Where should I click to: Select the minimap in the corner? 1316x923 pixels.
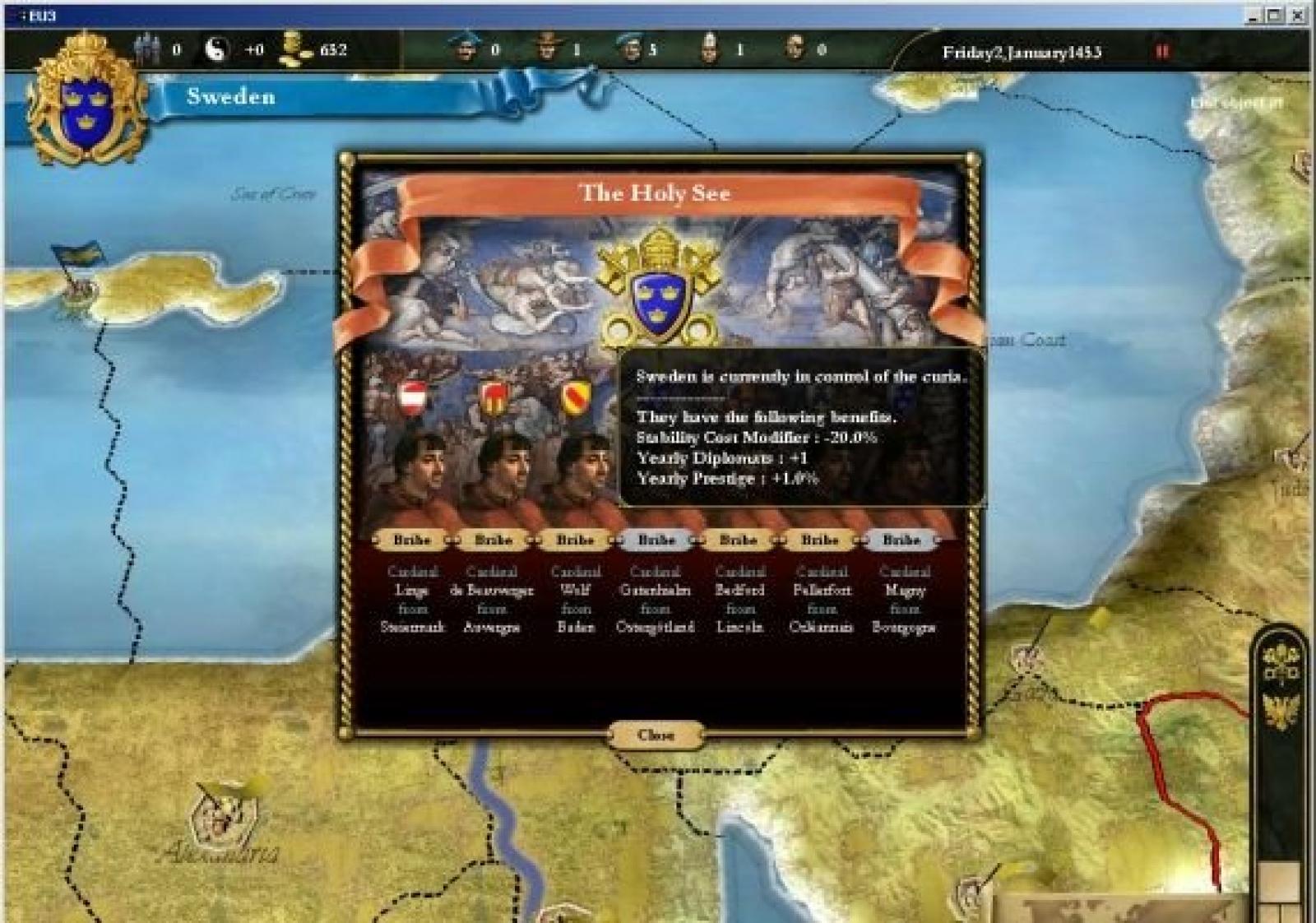tap(1127, 909)
